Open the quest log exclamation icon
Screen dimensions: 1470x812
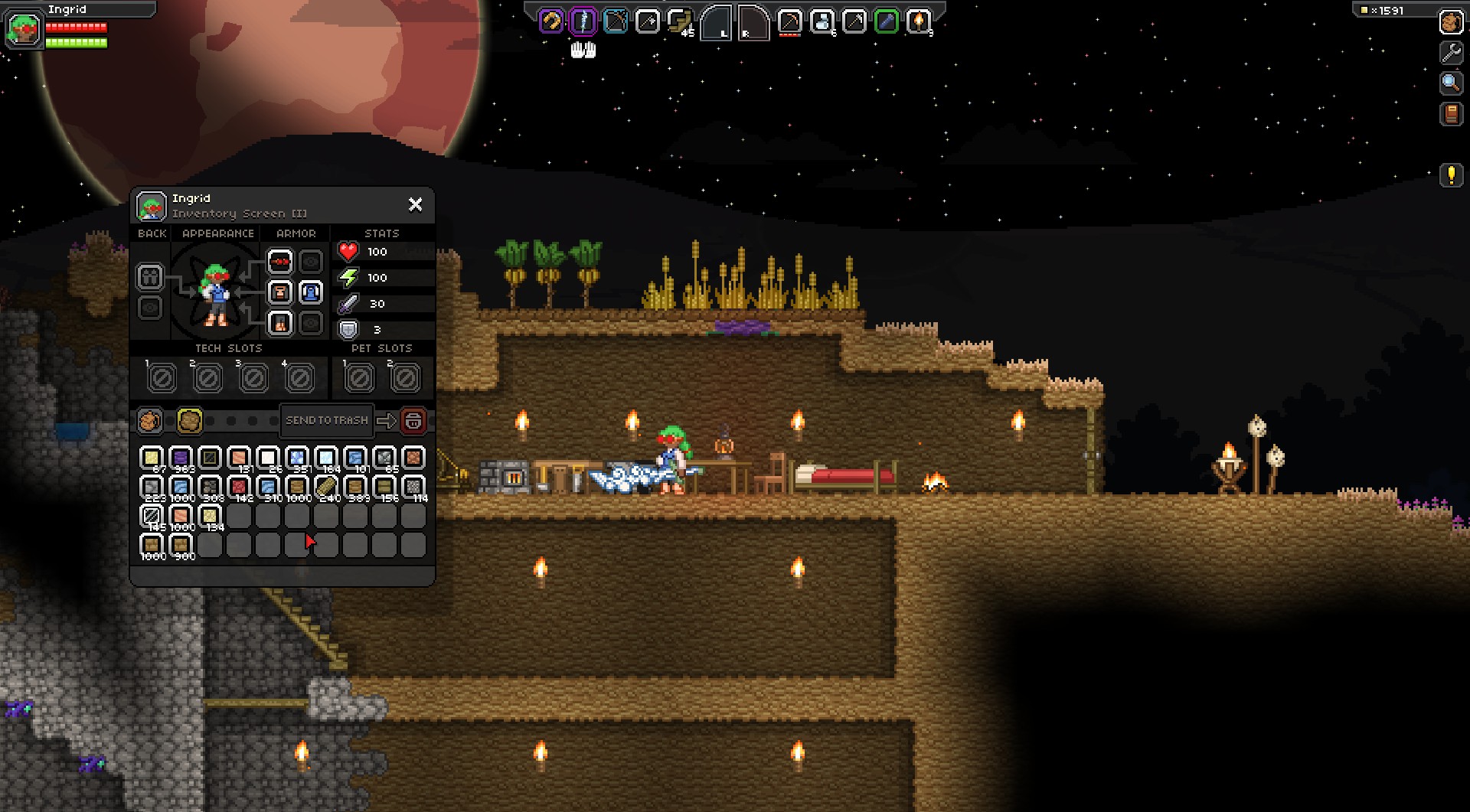(1451, 175)
